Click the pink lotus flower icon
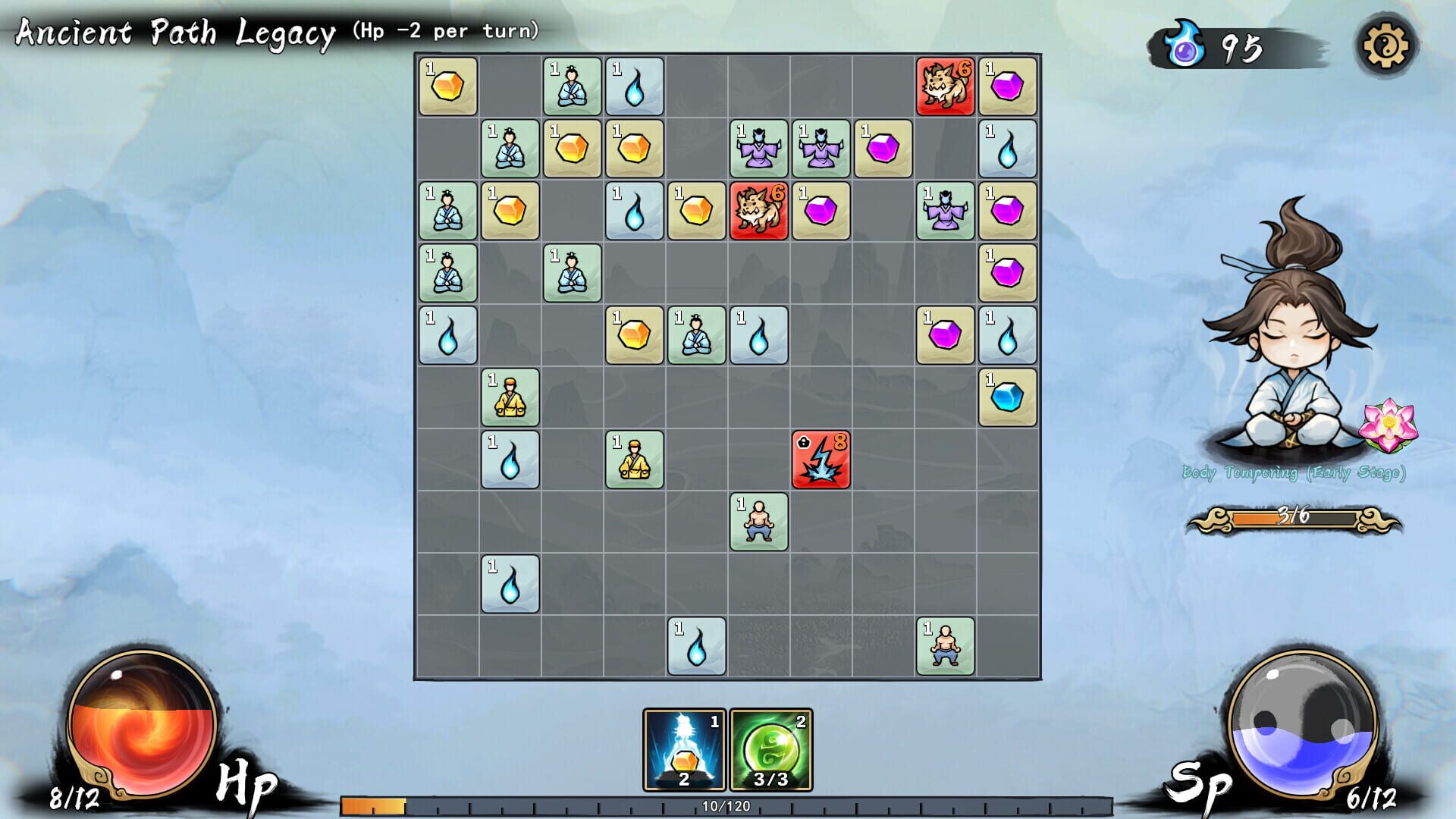This screenshot has height=819, width=1456. click(1388, 425)
